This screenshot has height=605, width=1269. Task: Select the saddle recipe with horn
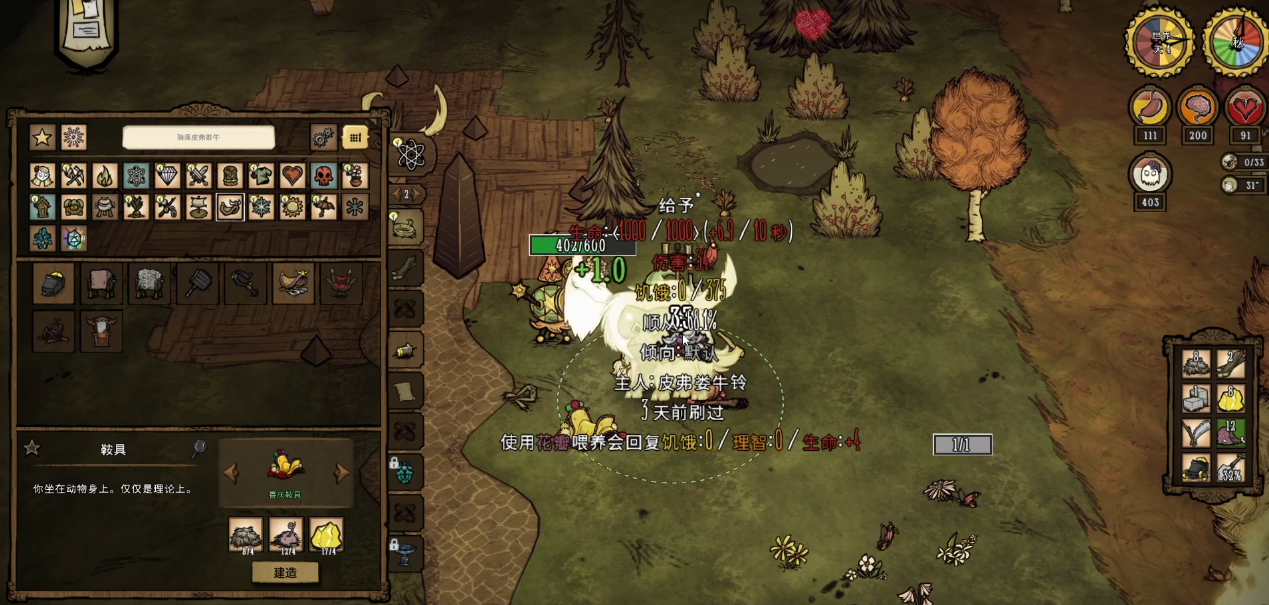293,284
